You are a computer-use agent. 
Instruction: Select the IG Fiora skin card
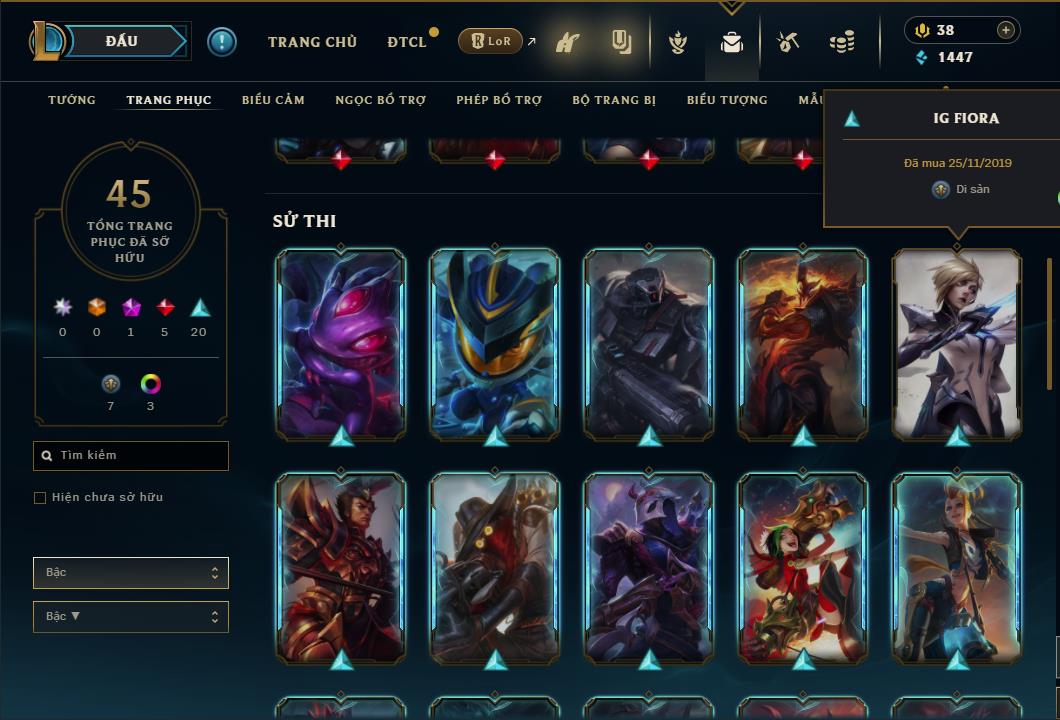coord(957,343)
